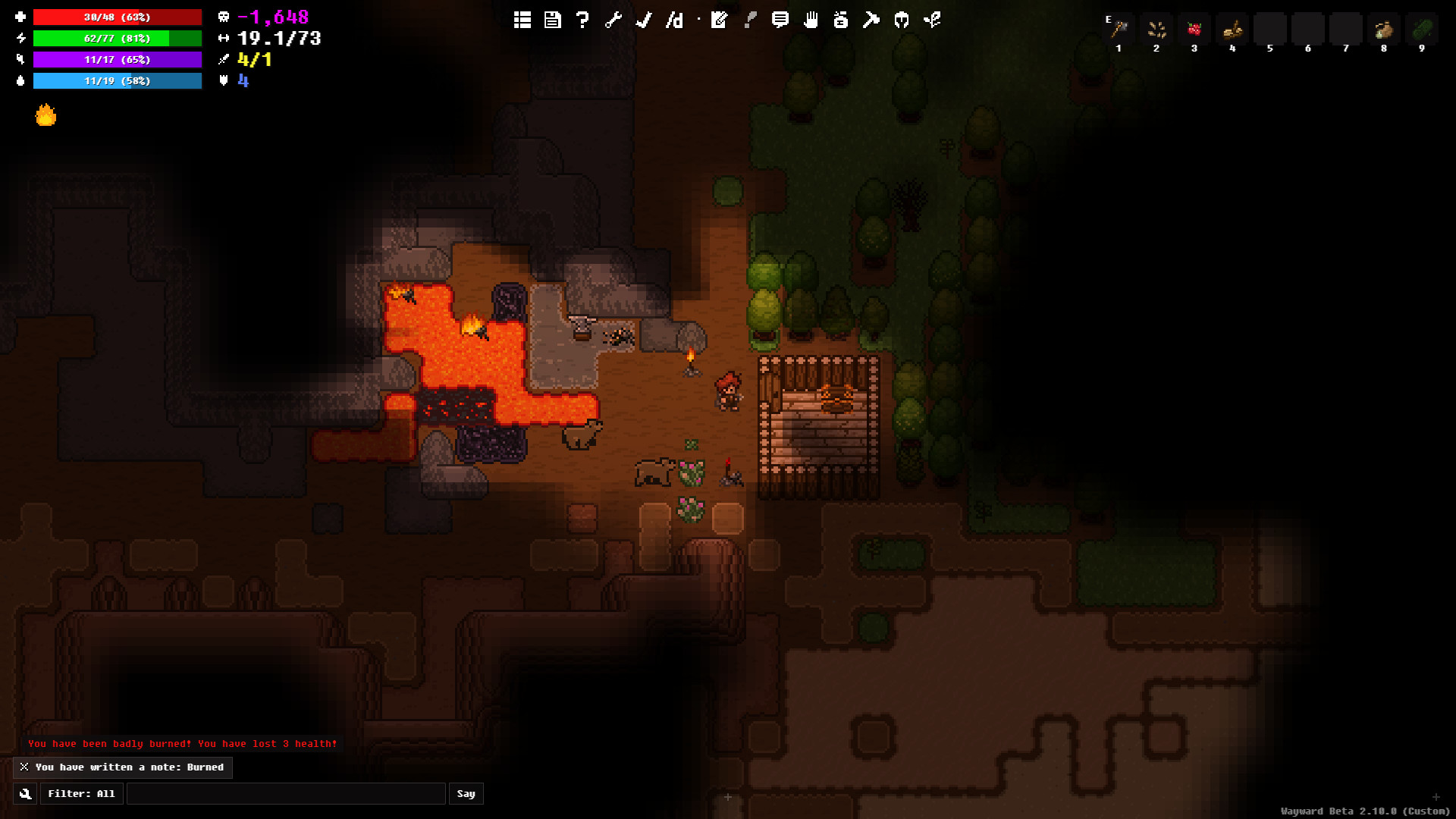Image resolution: width=1456 pixels, height=819 pixels.
Task: Click the floppy disk save icon
Action: [552, 20]
